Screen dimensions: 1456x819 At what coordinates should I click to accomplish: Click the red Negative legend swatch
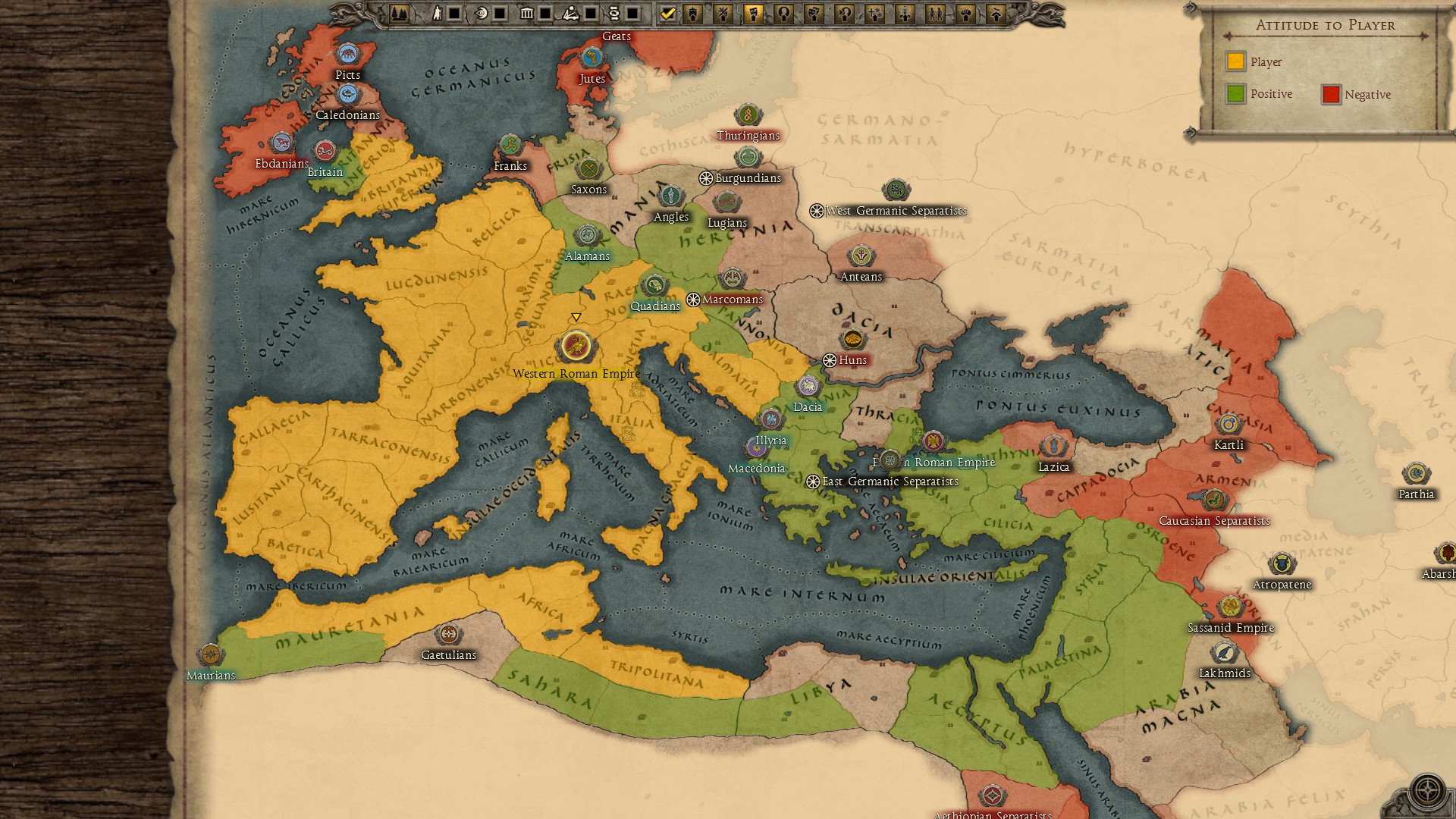point(1331,94)
